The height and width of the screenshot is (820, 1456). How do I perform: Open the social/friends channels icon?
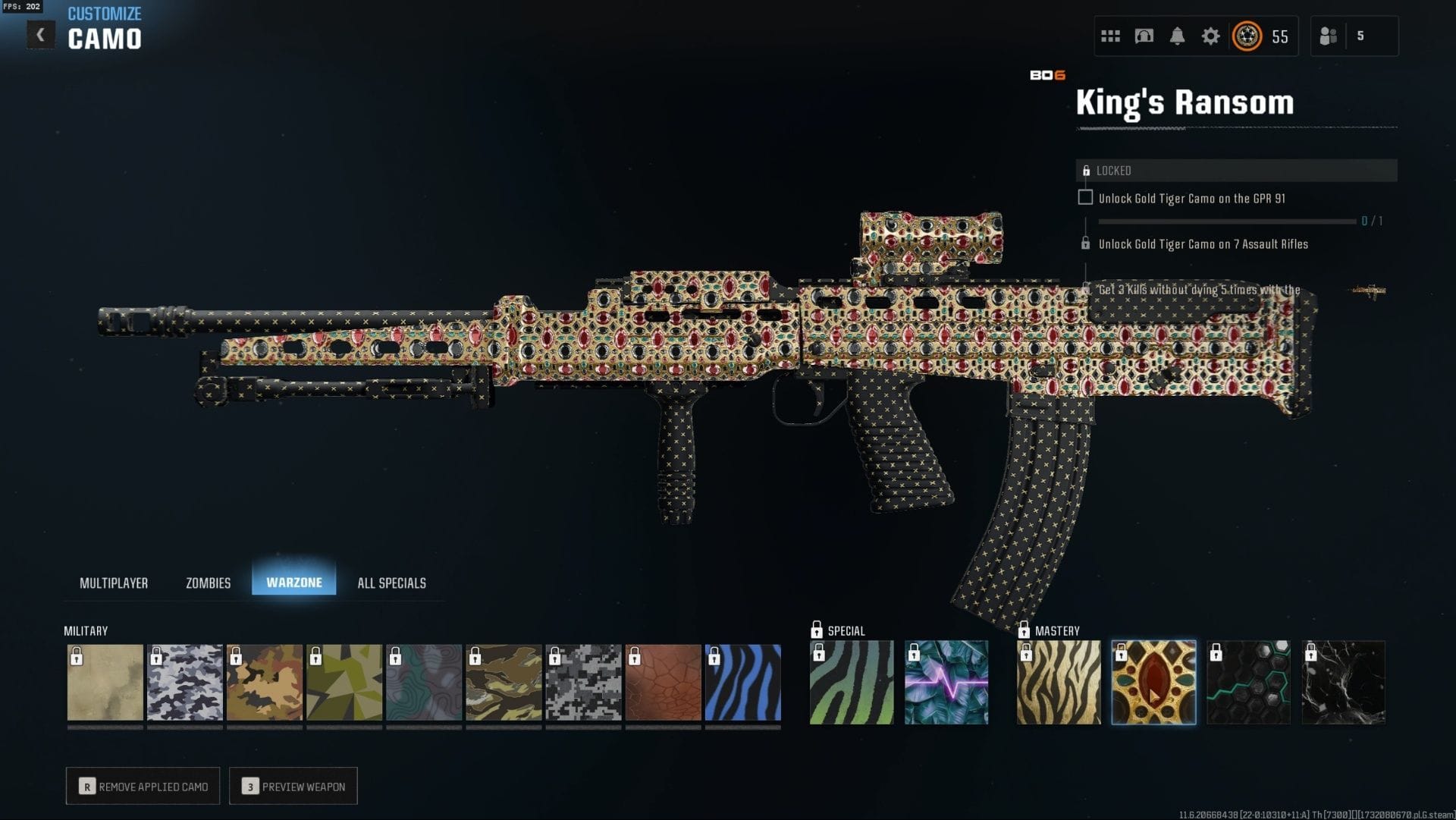pos(1110,35)
